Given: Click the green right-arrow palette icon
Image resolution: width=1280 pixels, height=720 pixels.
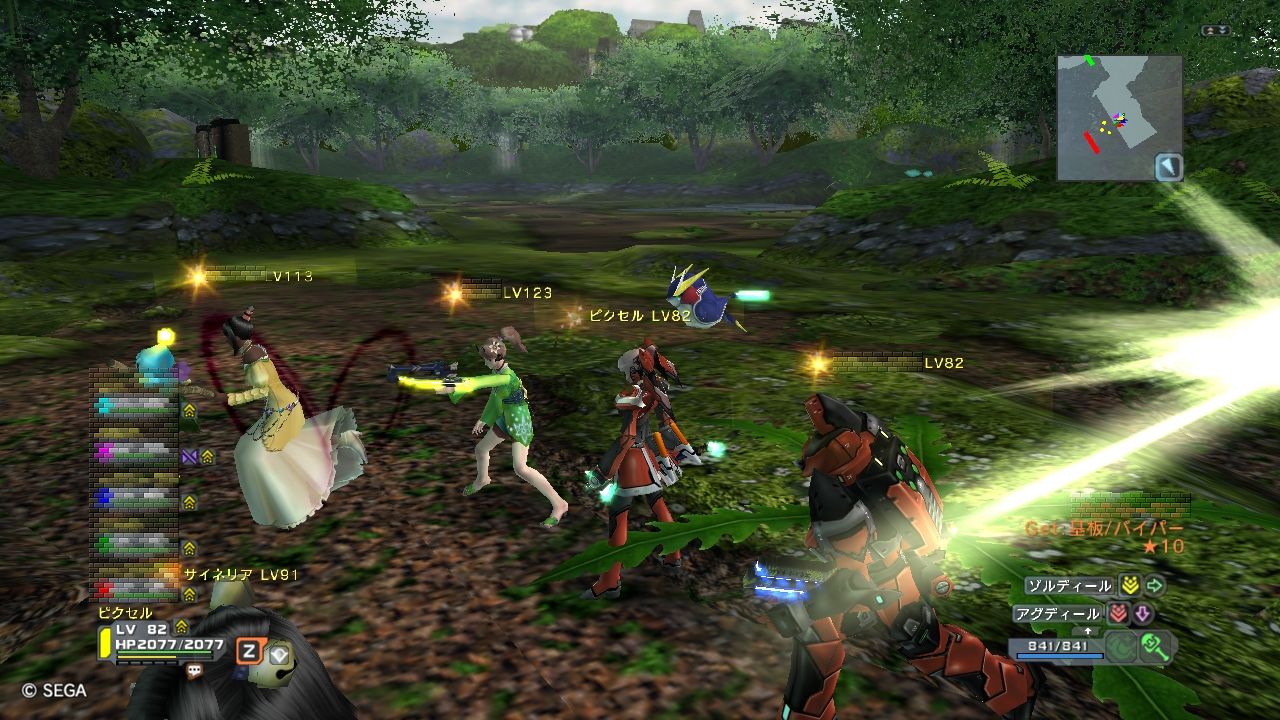Looking at the screenshot, I should 1155,586.
